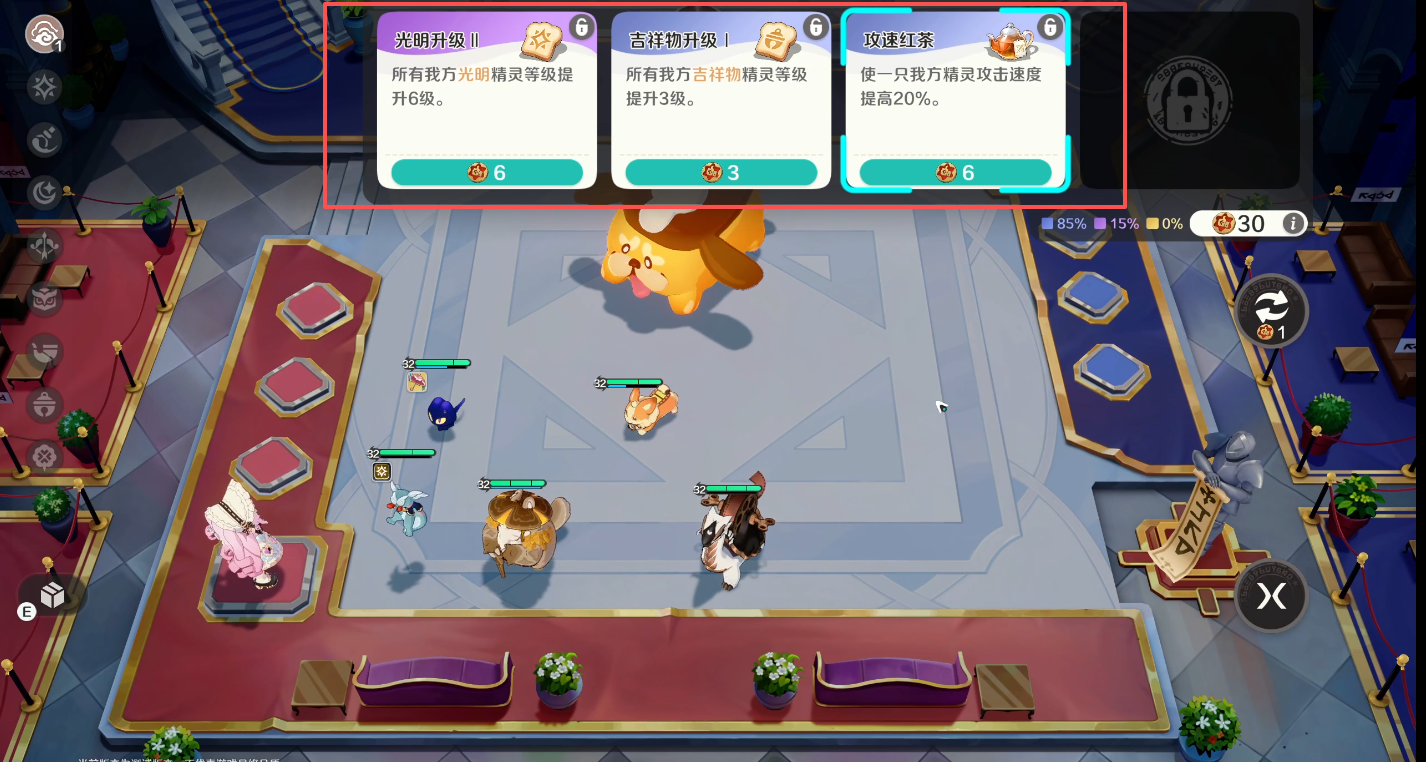Toggle the padlock on 攻速红茶 card
The width and height of the screenshot is (1426, 762).
[1050, 27]
